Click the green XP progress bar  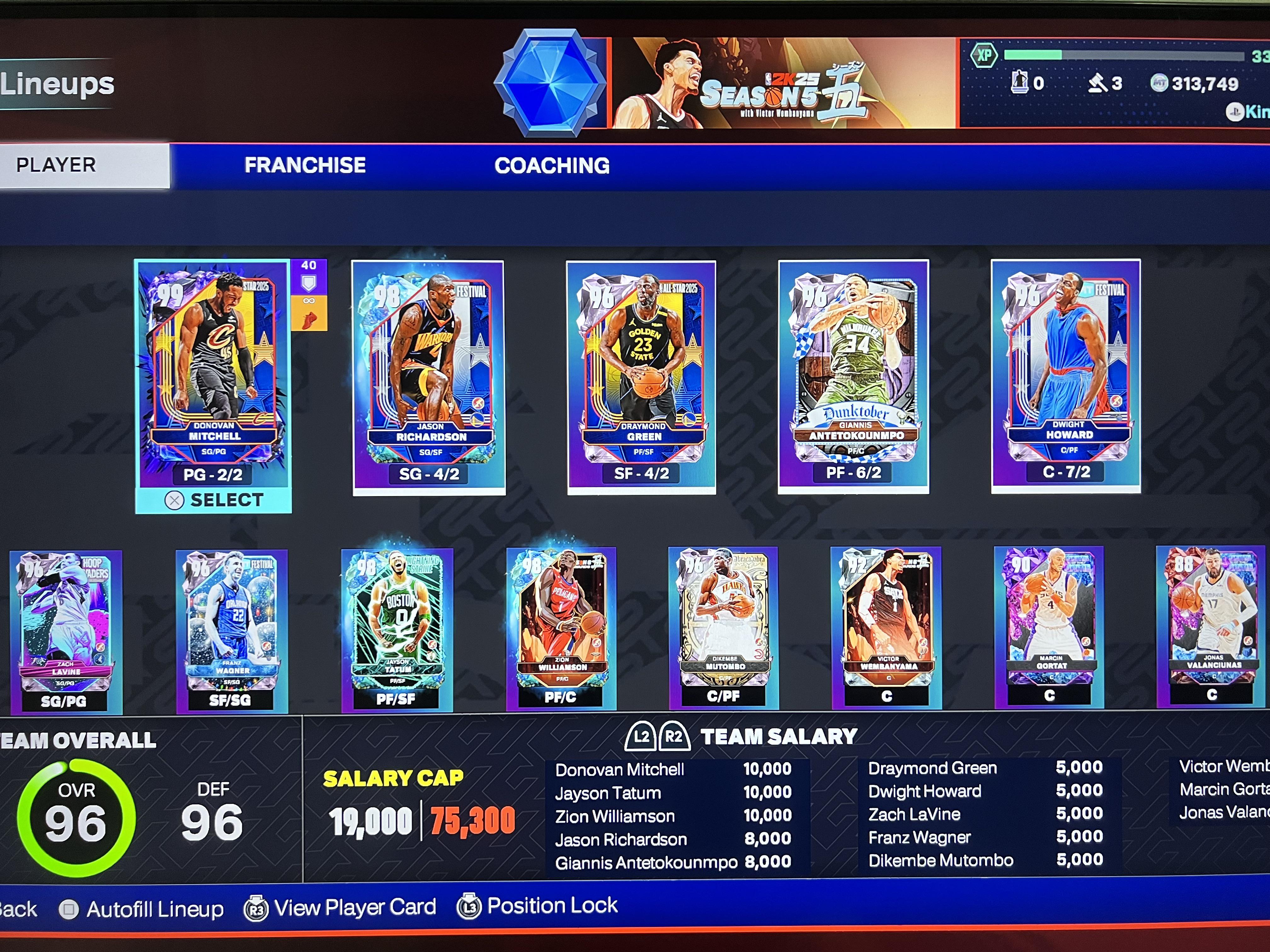[1033, 54]
